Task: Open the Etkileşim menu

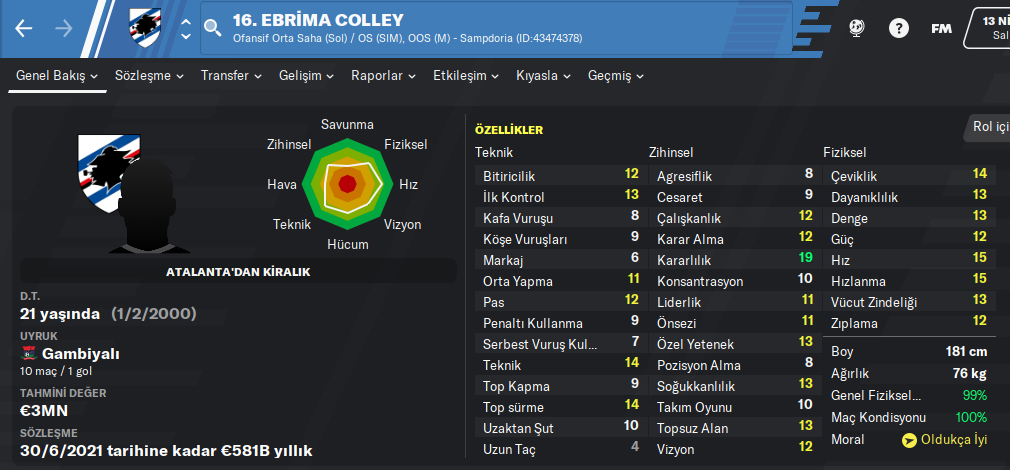Action: [466, 76]
